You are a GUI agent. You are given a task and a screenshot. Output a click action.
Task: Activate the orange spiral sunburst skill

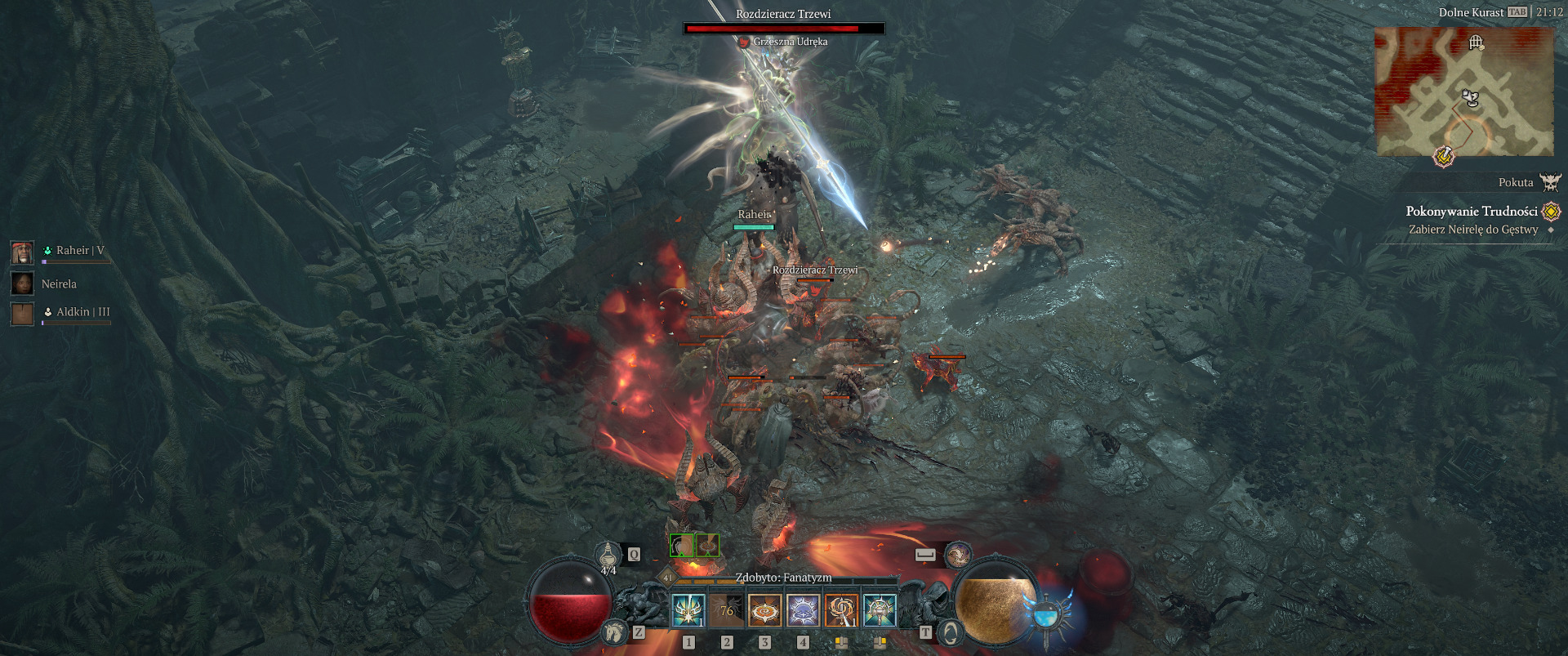point(765,610)
